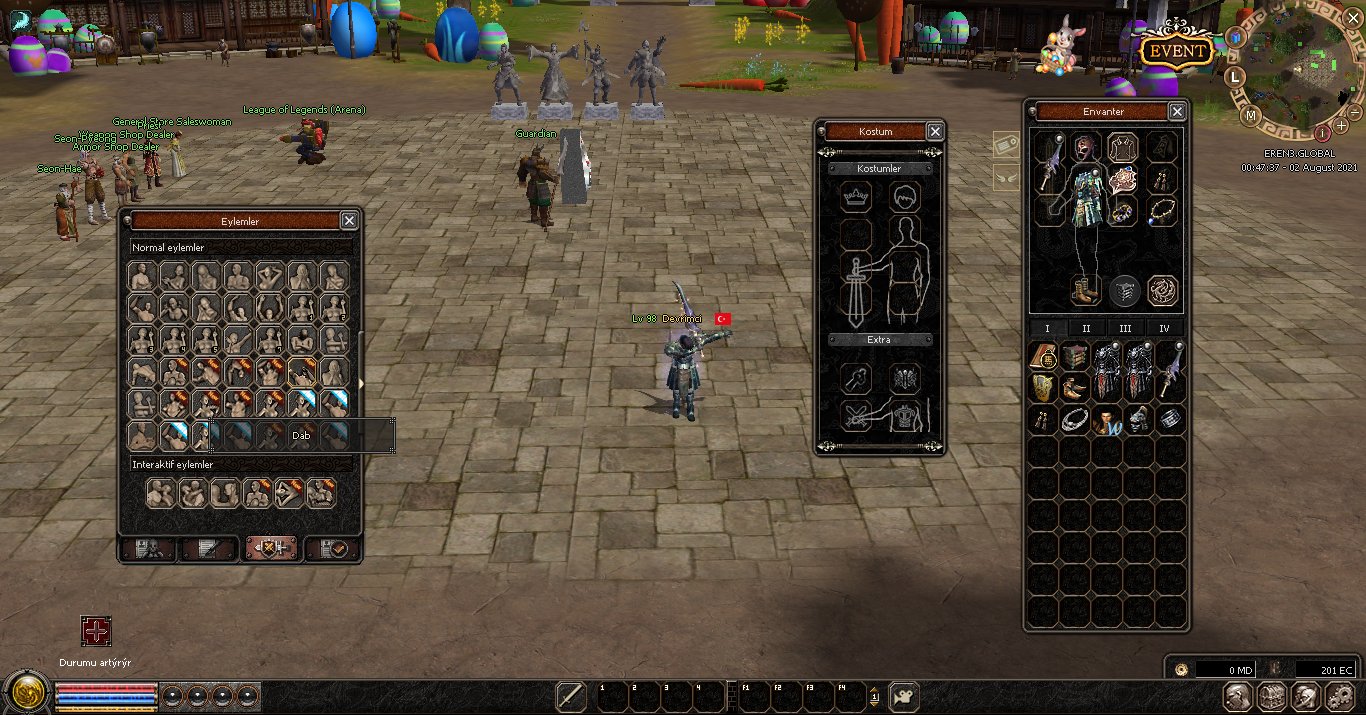
Task: Pick the wooden chest in inventory
Action: [1075, 357]
